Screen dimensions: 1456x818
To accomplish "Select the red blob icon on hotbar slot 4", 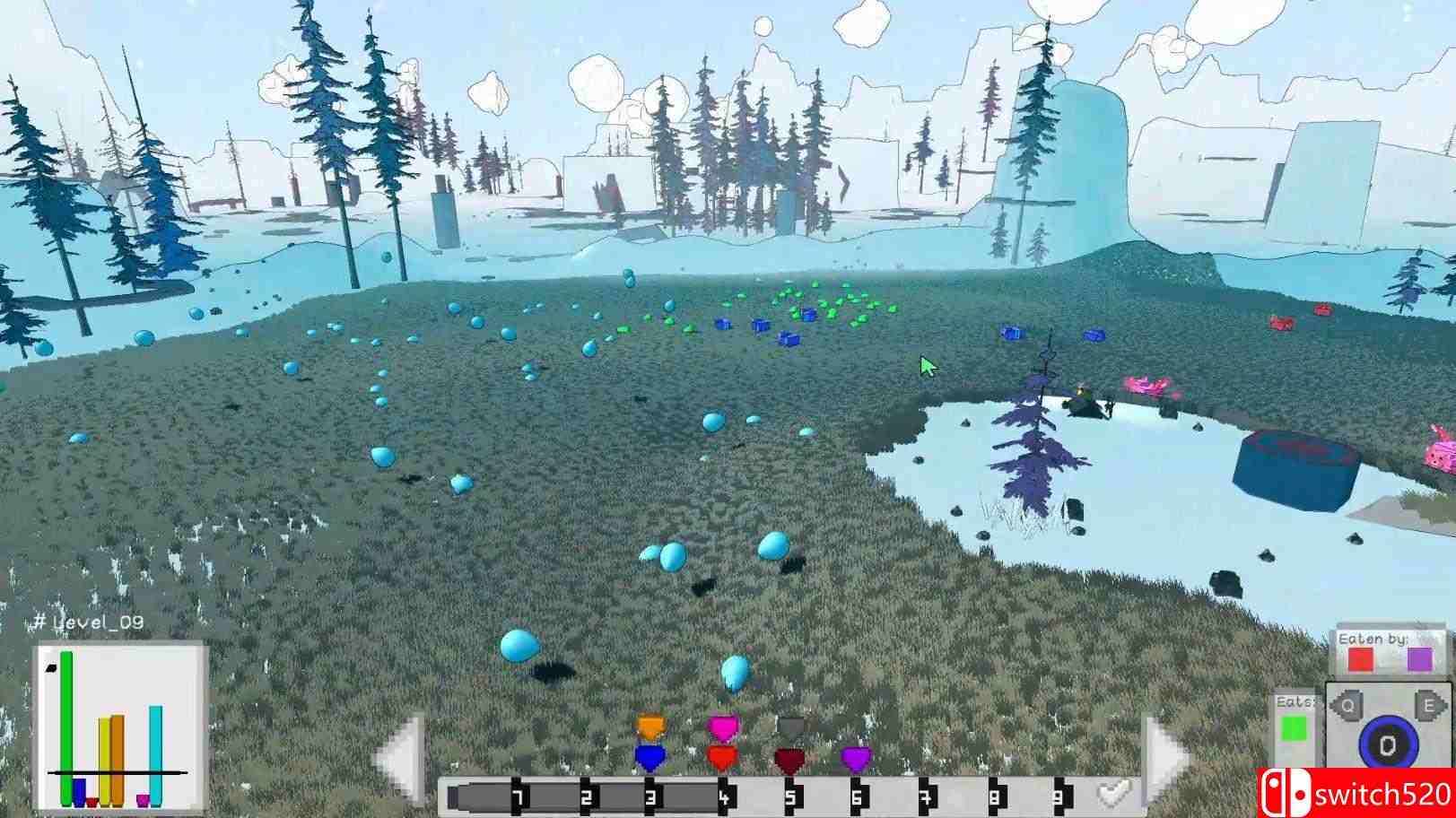I will click(x=723, y=756).
